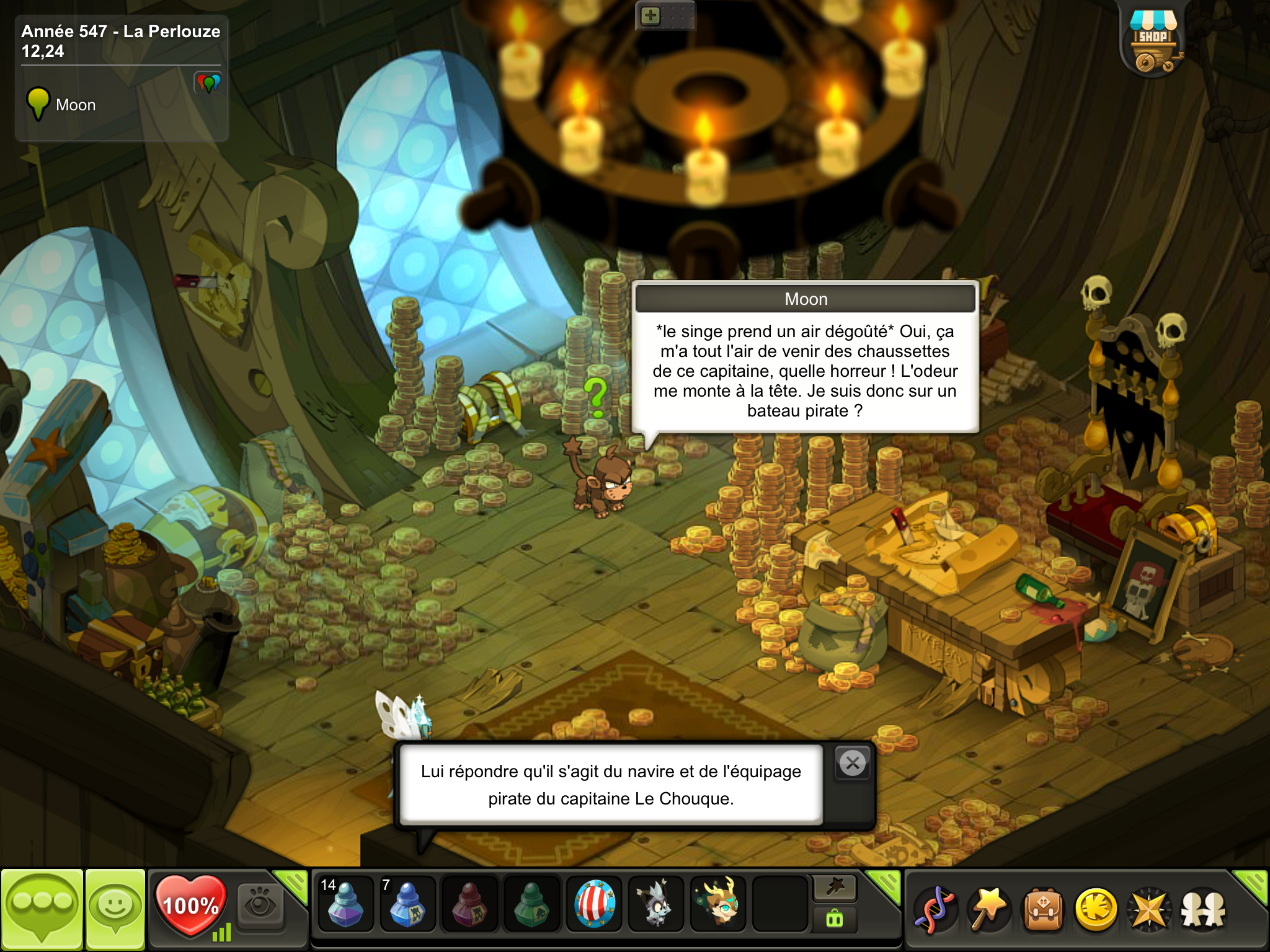Image resolution: width=1270 pixels, height=952 pixels.
Task: Switch shortcut bar to spells wand
Action: point(835,888)
